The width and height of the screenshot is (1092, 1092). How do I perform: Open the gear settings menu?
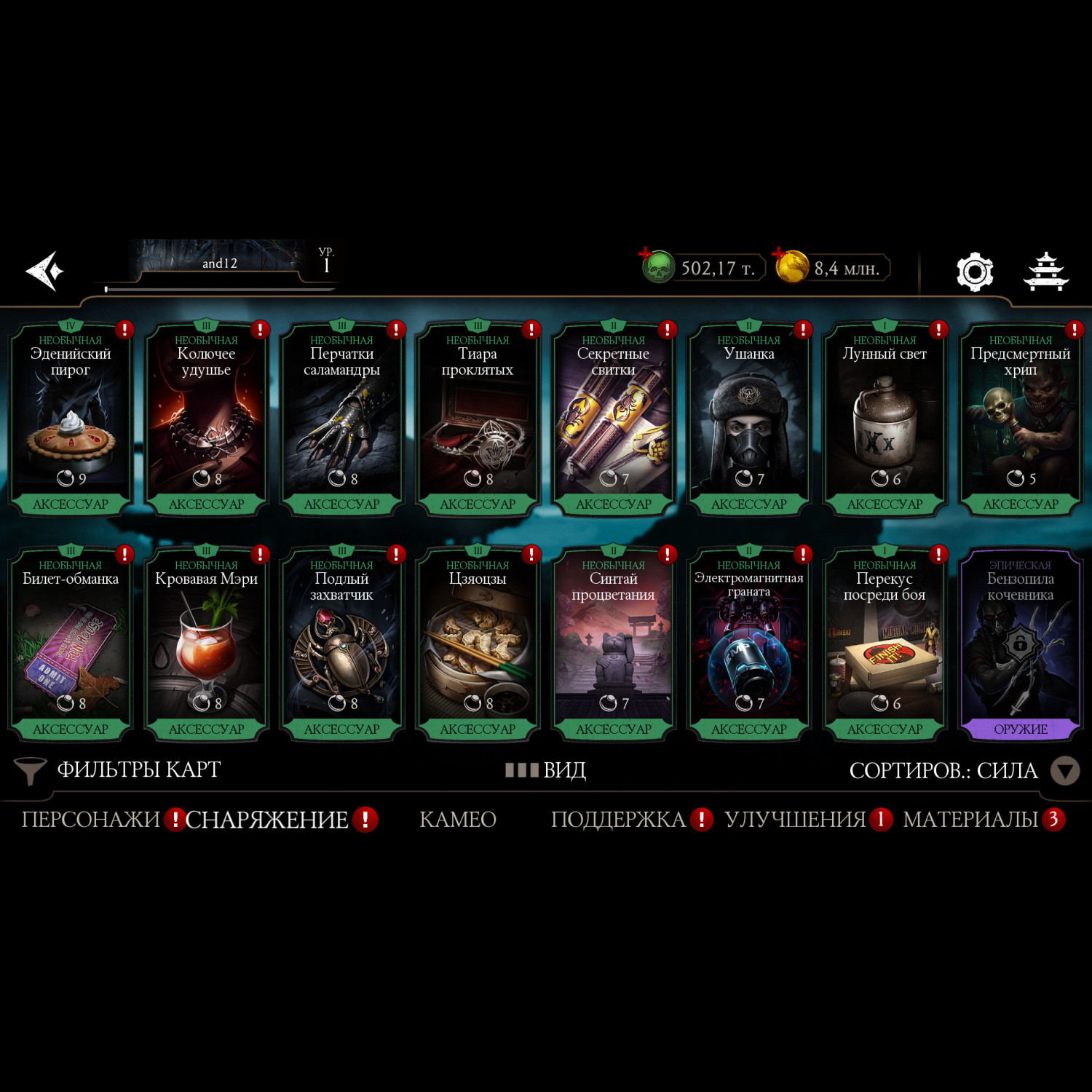point(974,272)
